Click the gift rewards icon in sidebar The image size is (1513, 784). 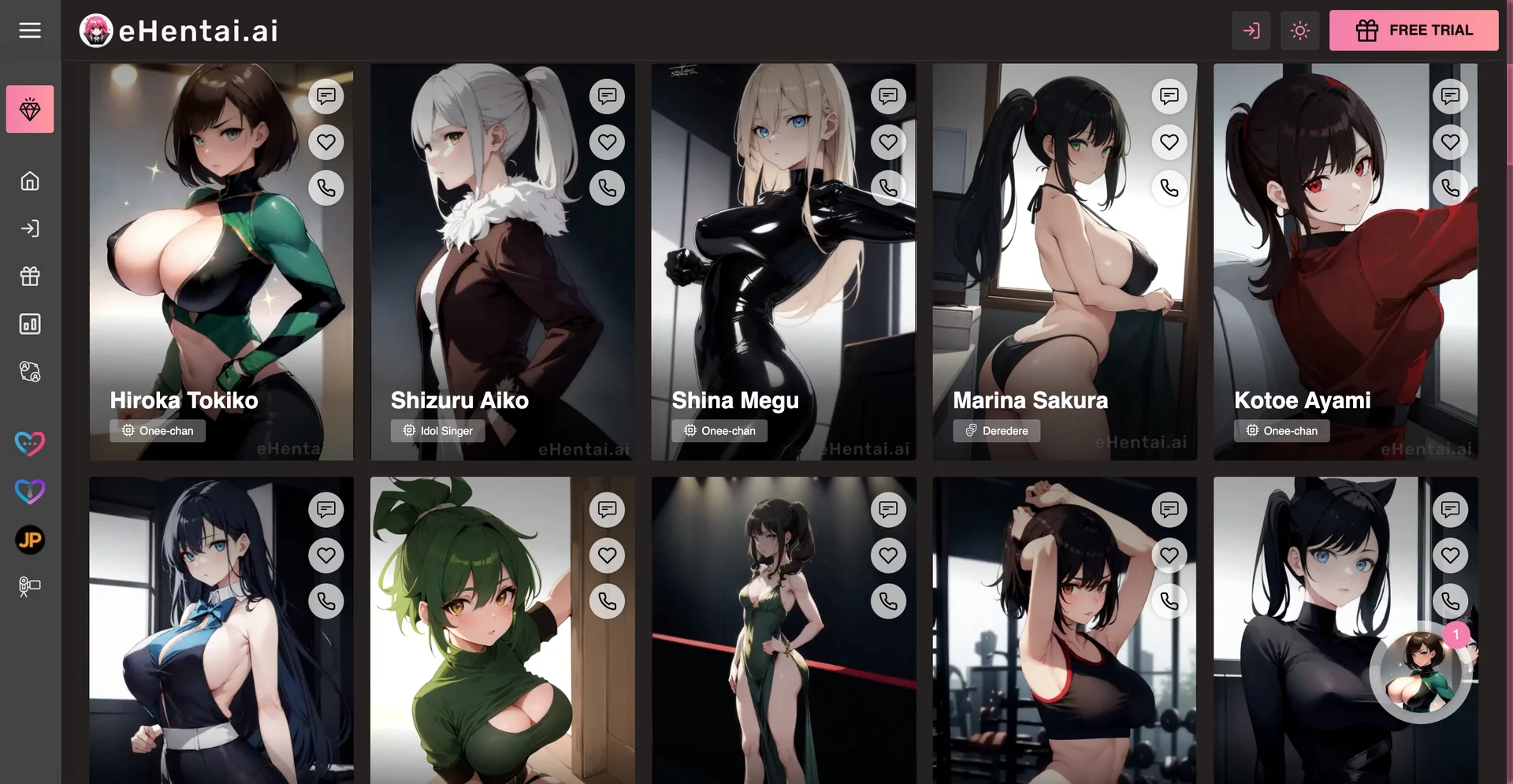30,277
